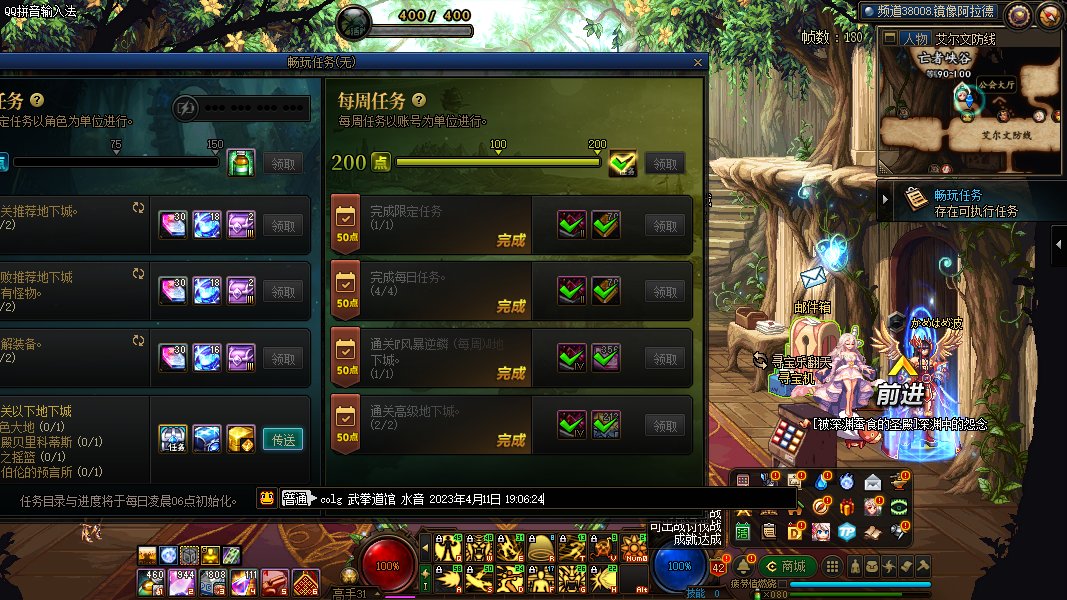Open the gift box icon in the menu grid
1067x600 pixels.
(x=847, y=506)
